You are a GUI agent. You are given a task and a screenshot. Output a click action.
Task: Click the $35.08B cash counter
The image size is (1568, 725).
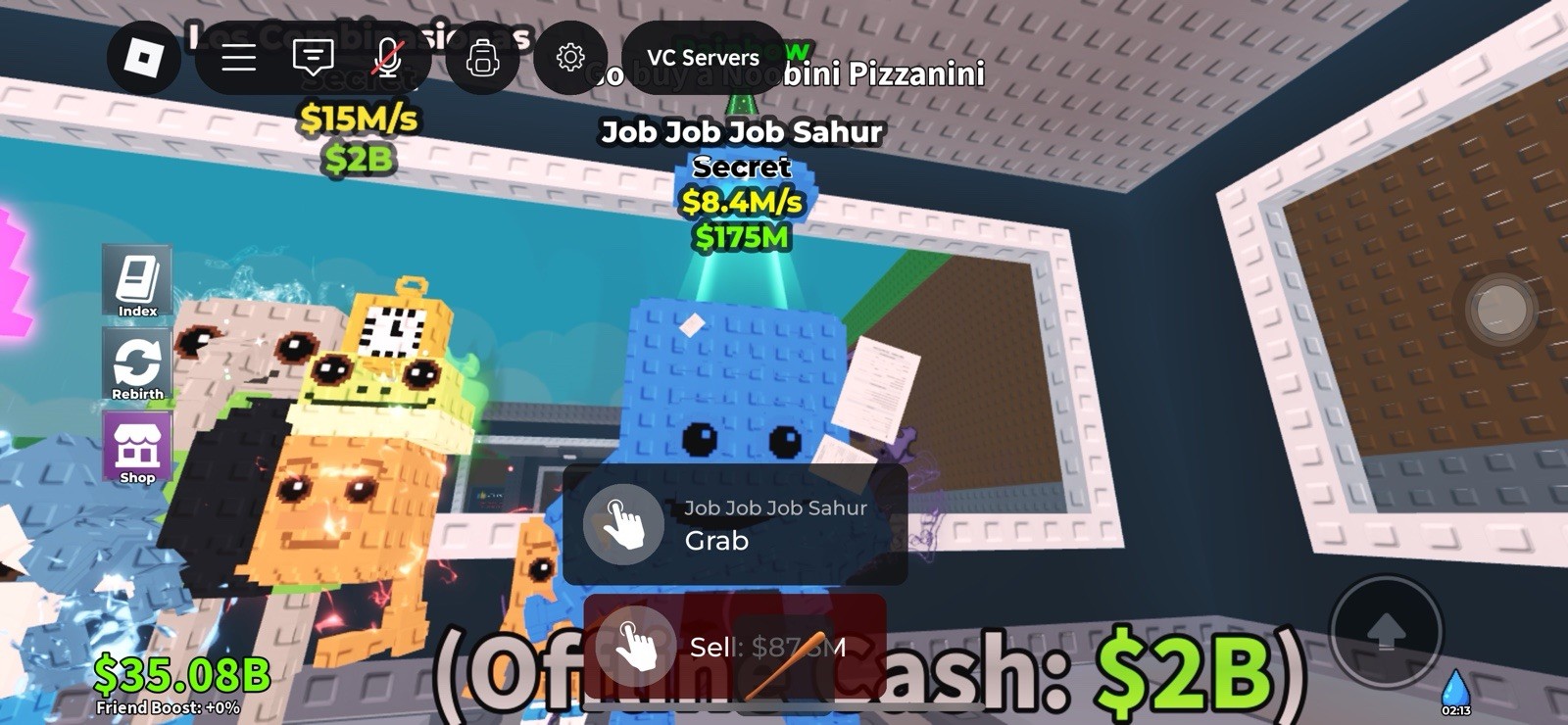click(182, 676)
